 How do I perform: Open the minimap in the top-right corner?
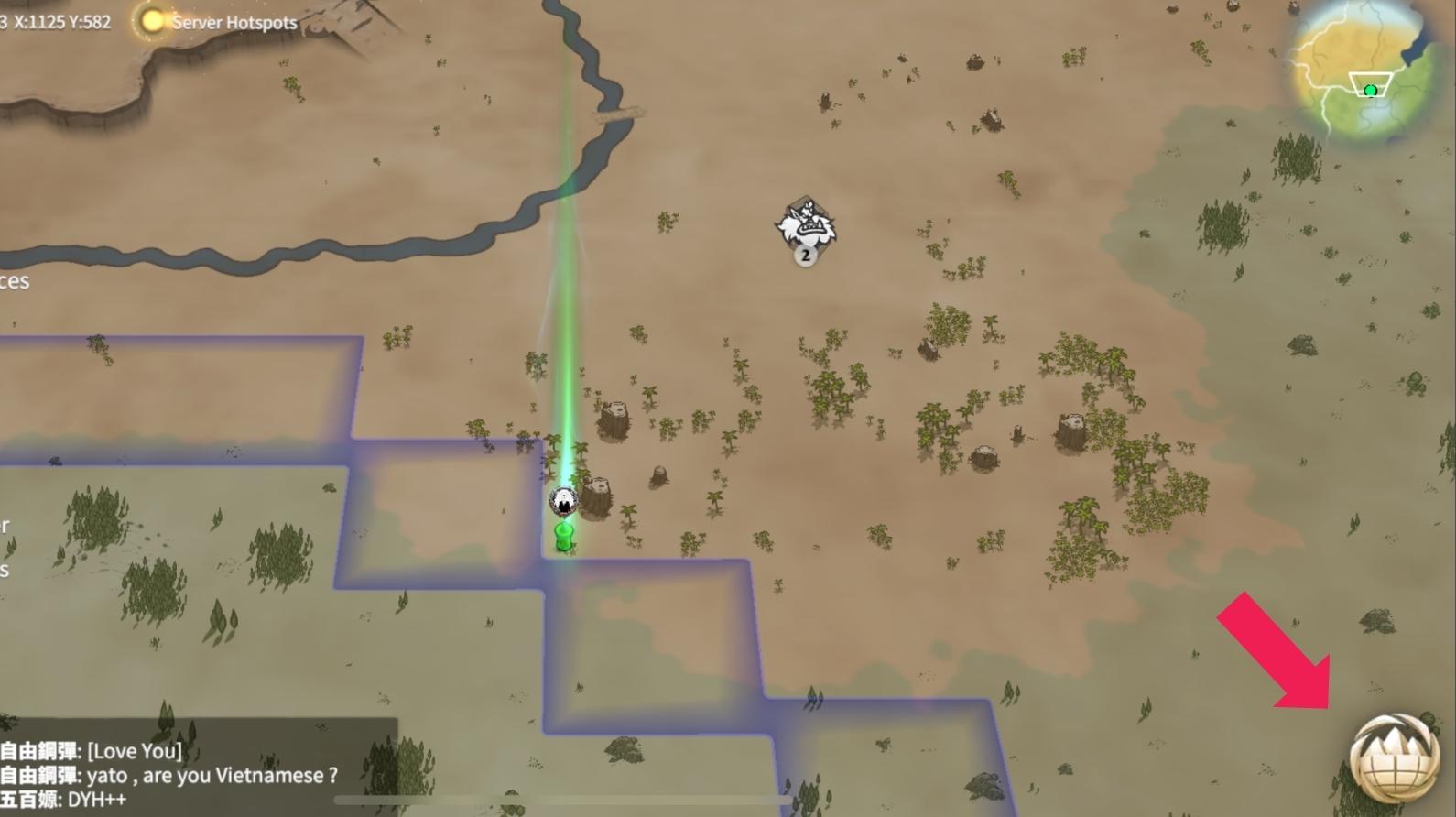point(1364,69)
